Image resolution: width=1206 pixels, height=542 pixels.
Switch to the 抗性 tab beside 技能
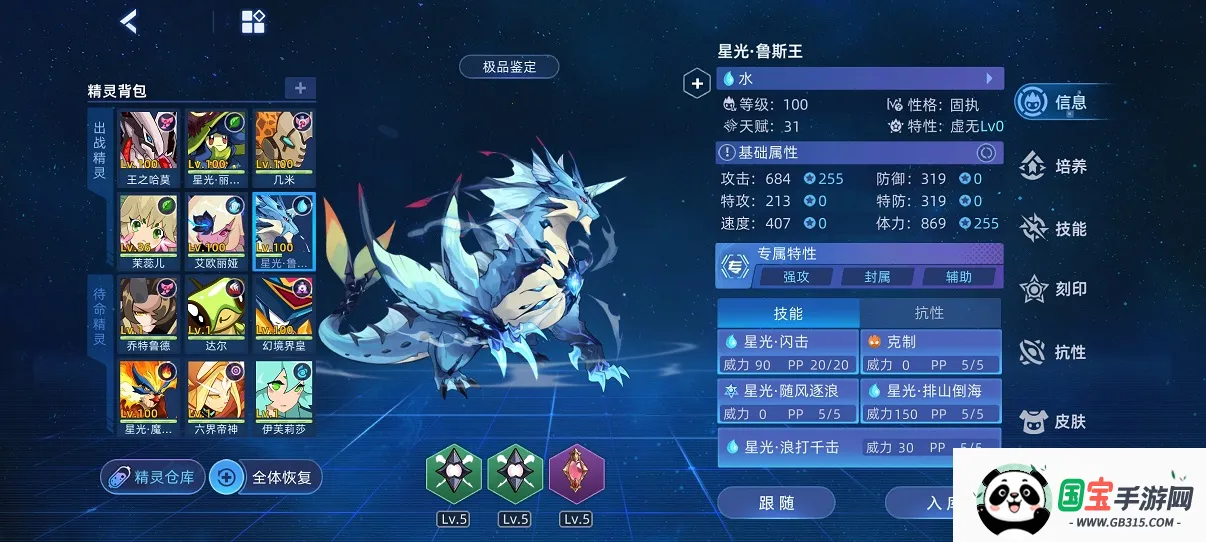[929, 313]
